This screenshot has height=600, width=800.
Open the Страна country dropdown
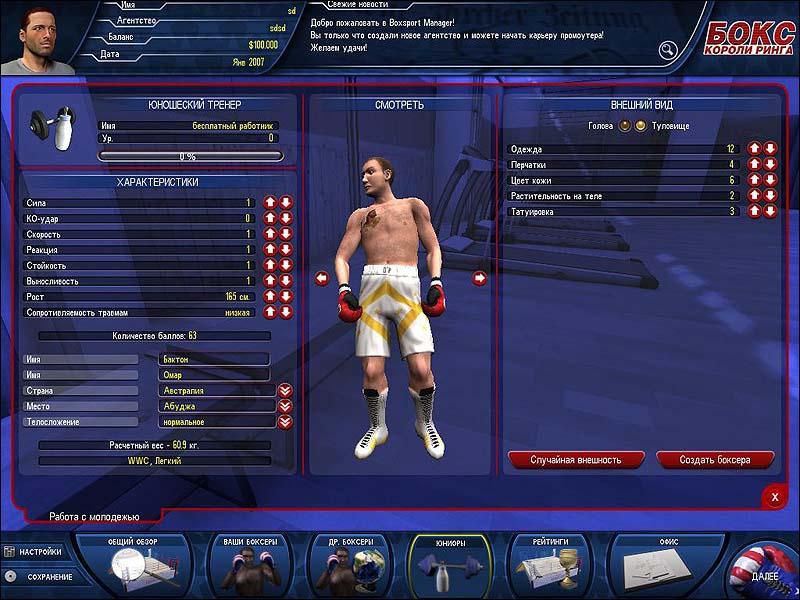tap(285, 390)
